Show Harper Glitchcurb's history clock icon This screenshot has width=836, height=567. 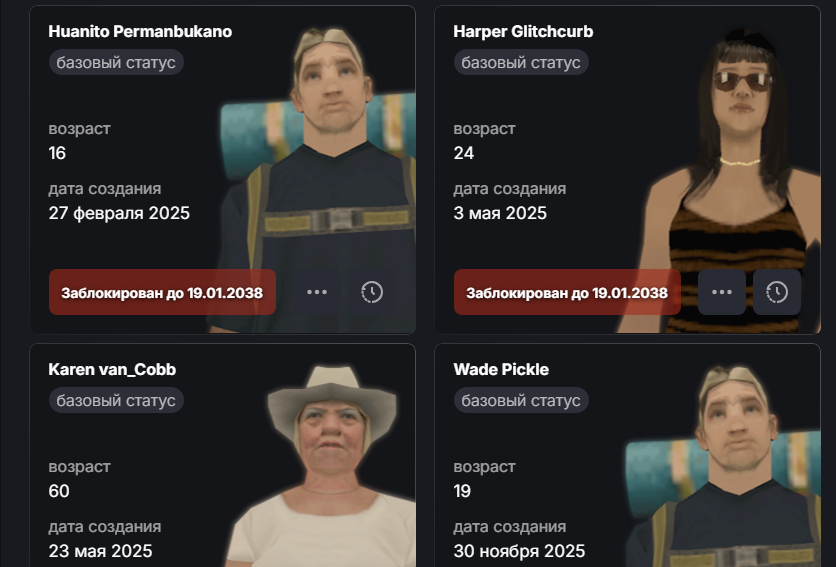(777, 292)
